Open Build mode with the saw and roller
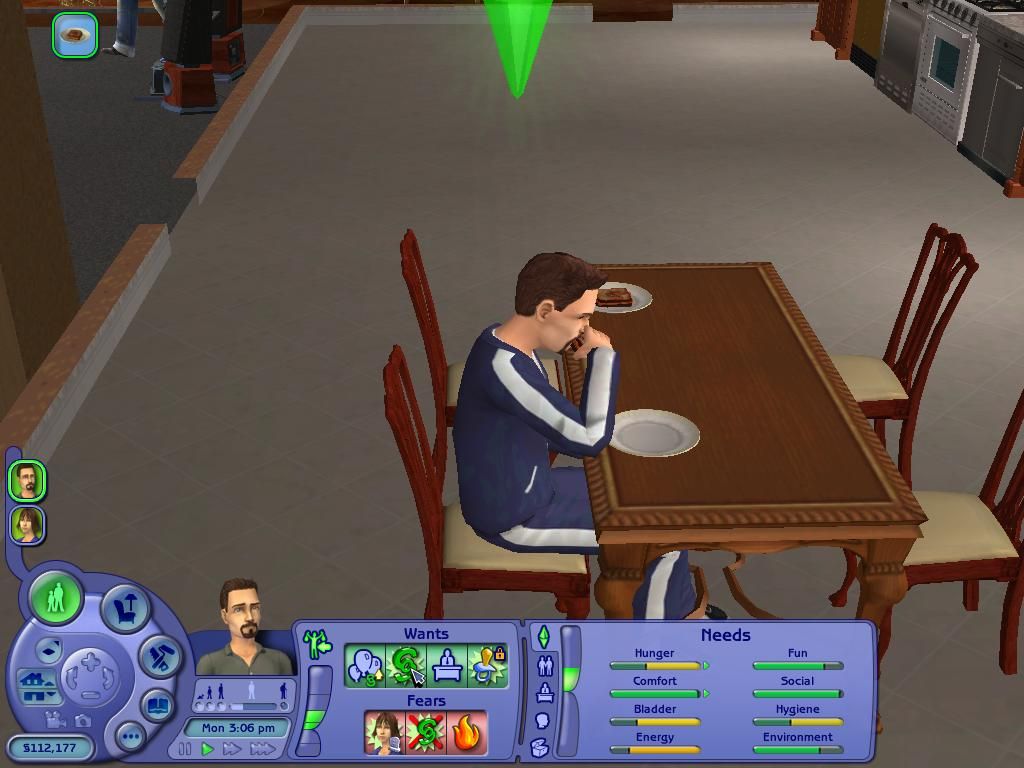The image size is (1024, 768). [x=158, y=656]
